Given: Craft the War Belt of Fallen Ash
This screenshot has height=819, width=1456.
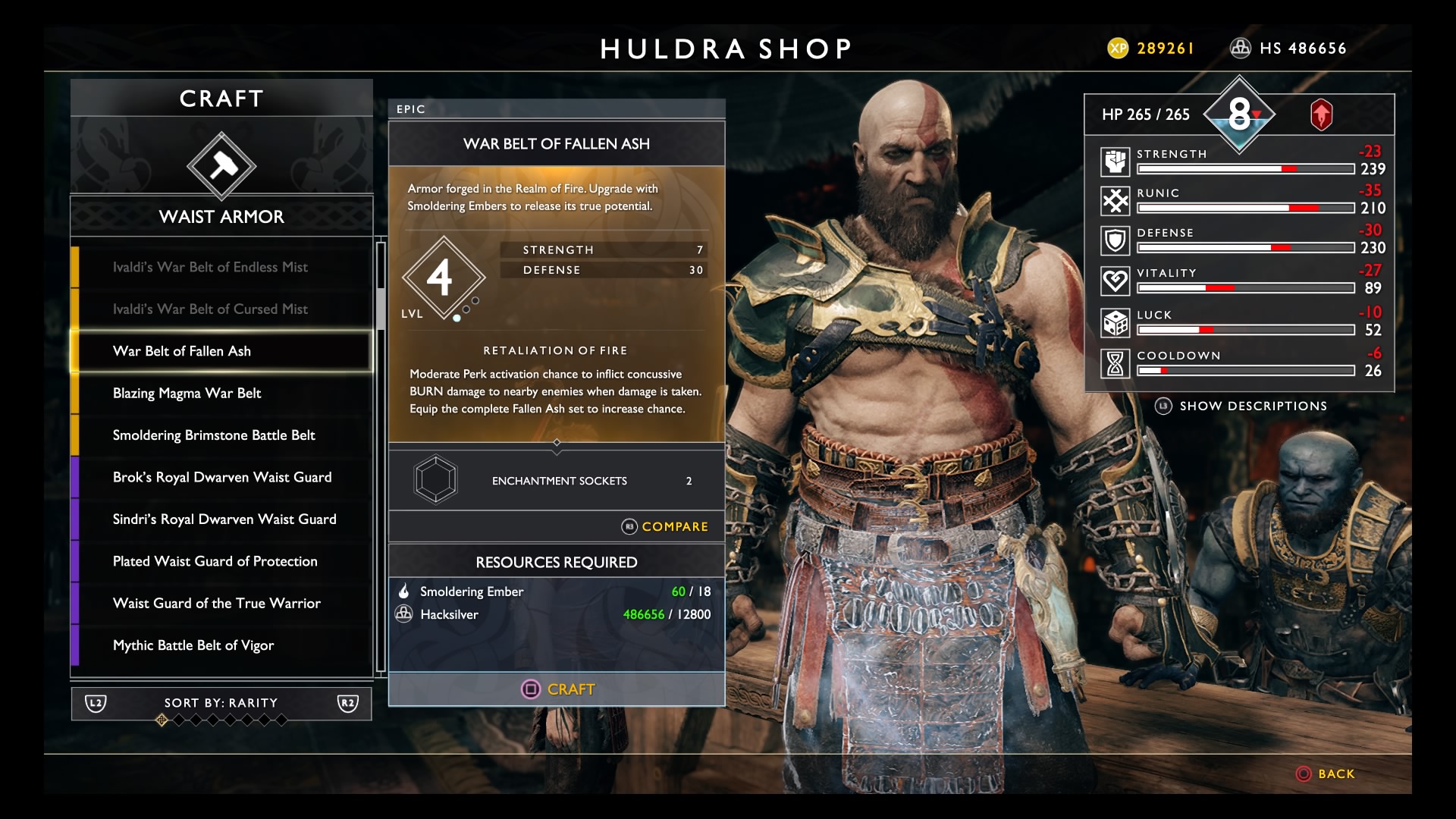Looking at the screenshot, I should tap(557, 689).
